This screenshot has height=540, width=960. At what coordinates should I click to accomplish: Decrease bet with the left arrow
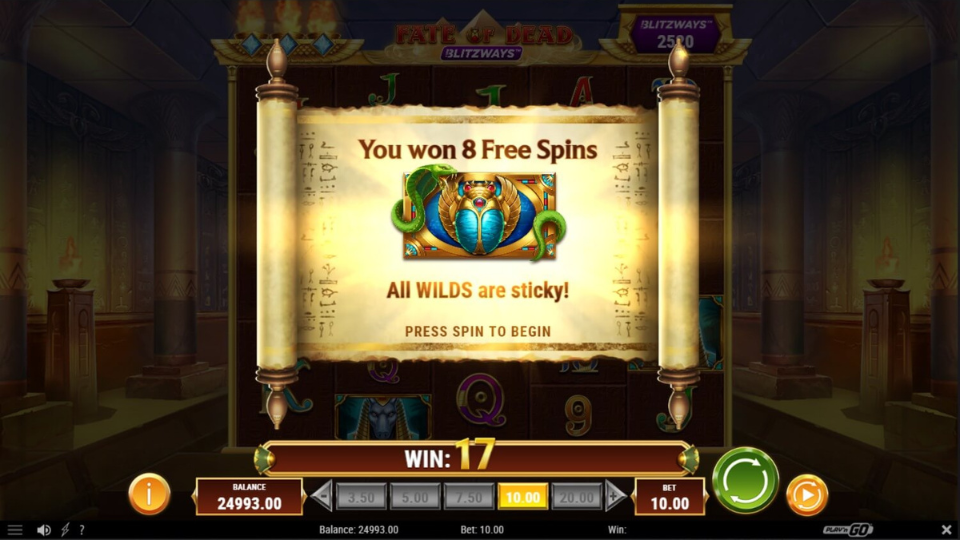322,496
